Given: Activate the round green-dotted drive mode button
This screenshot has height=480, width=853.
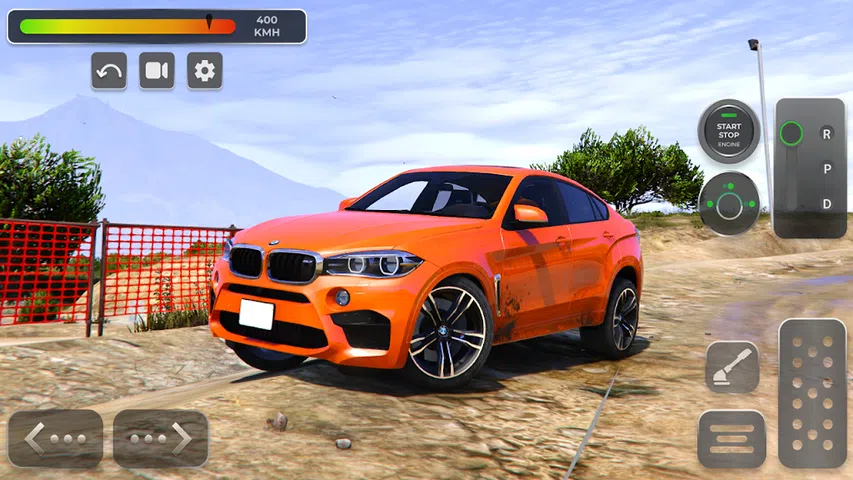Looking at the screenshot, I should click(729, 204).
